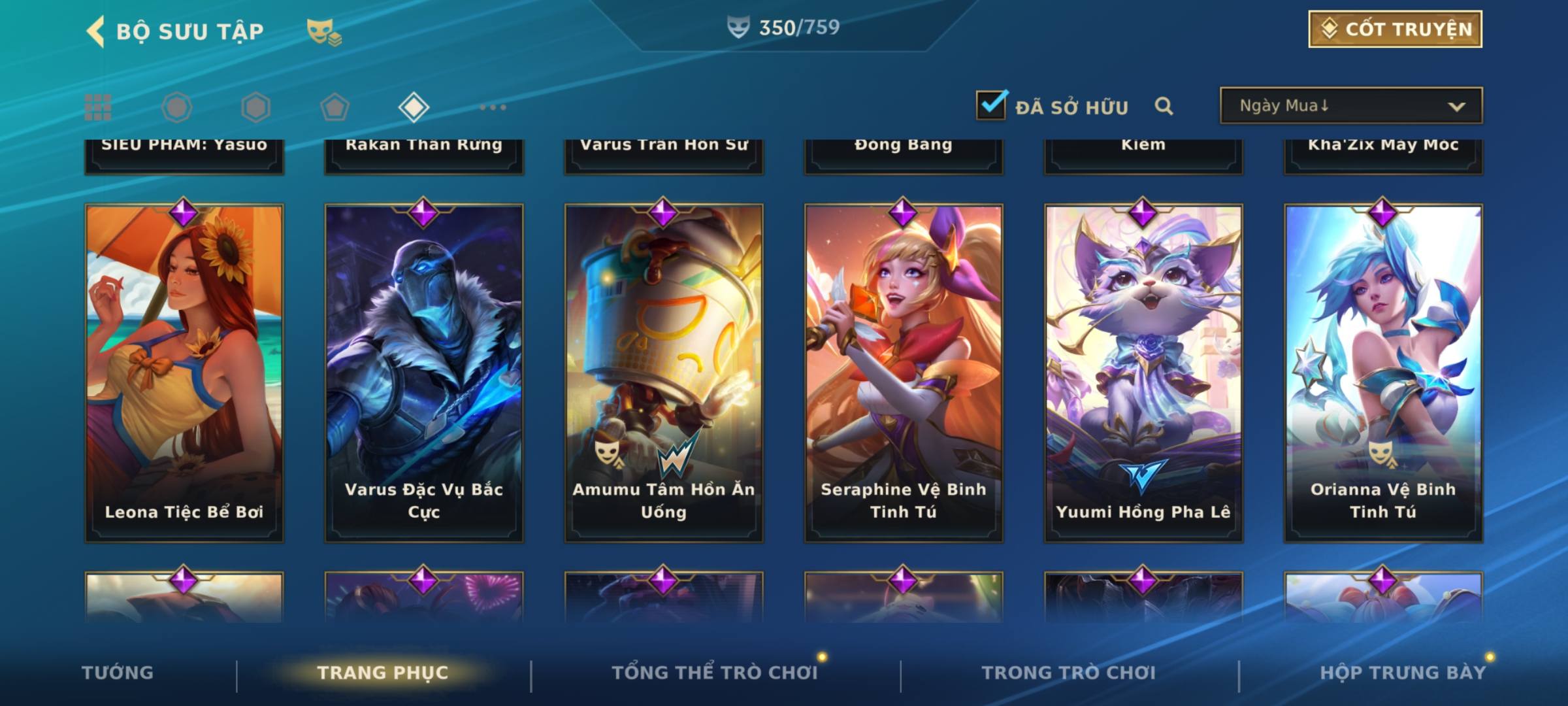Viewport: 1568px width, 706px height.
Task: View the Yuumi Hồng Pha Lê skin
Action: coord(1143,373)
